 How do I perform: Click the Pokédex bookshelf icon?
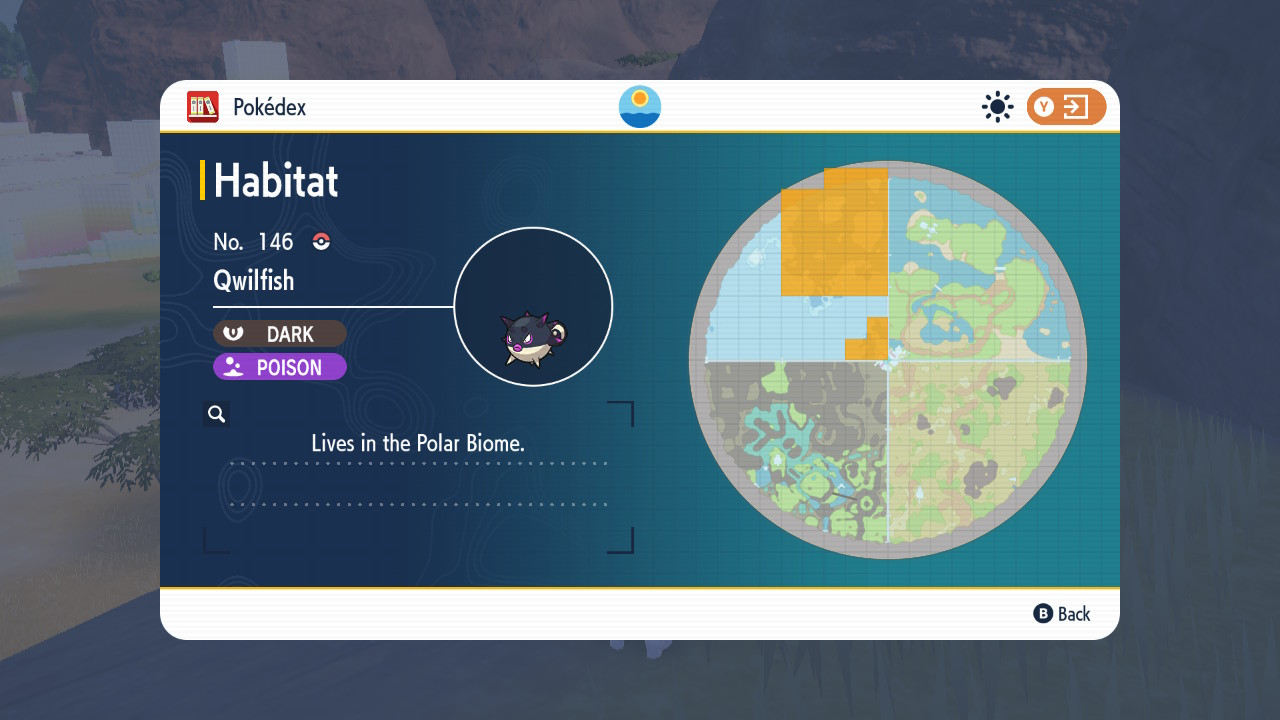pos(203,107)
